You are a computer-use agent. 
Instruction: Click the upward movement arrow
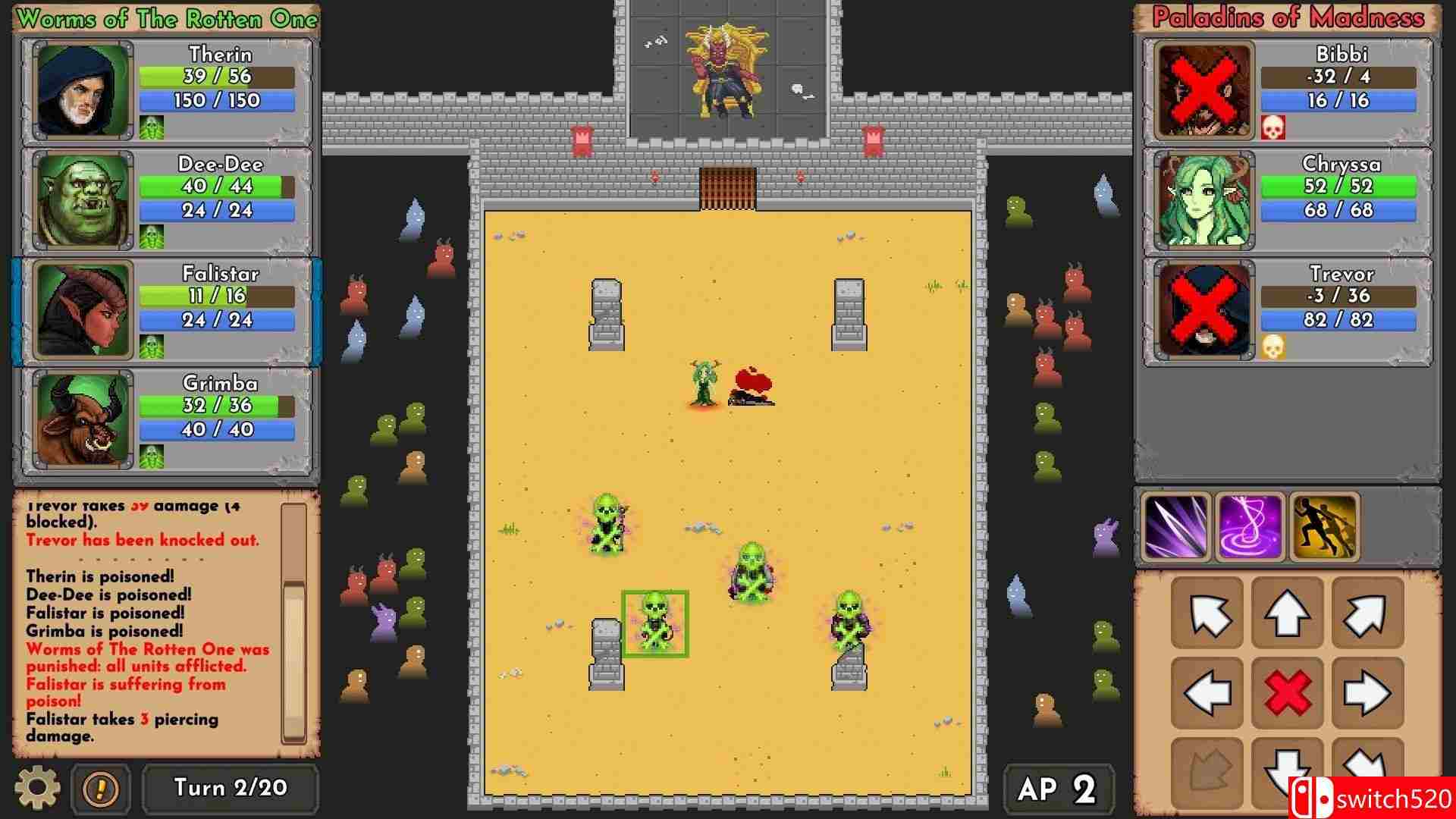tap(1287, 613)
